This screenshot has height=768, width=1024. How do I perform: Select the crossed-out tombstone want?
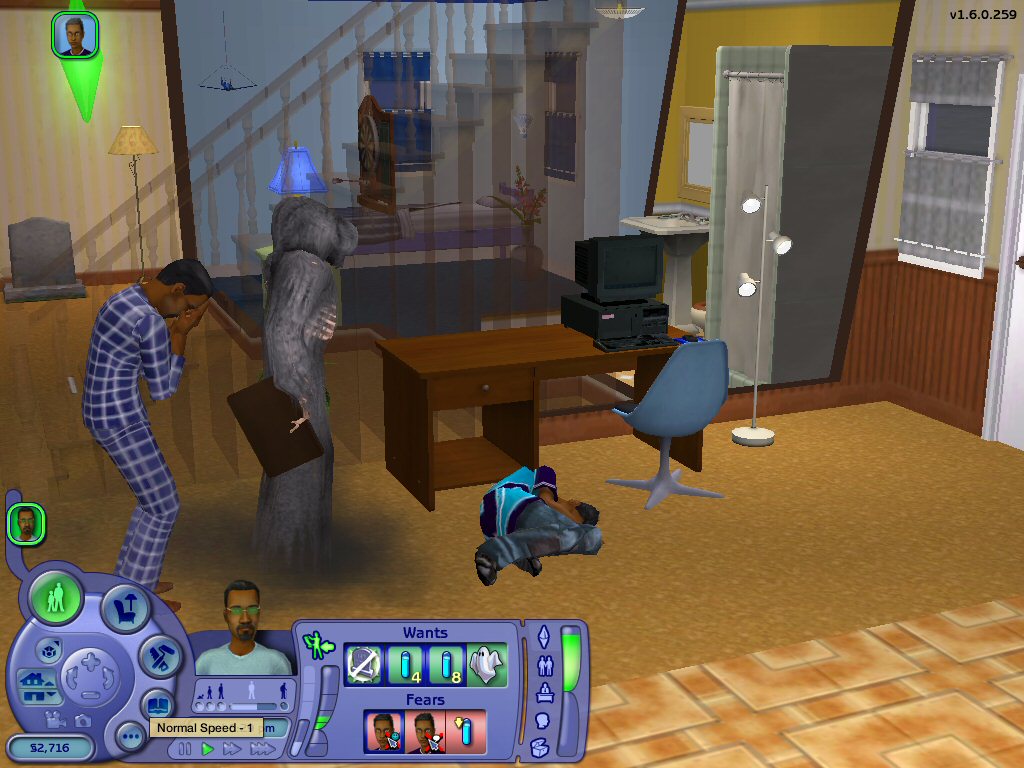coord(365,665)
